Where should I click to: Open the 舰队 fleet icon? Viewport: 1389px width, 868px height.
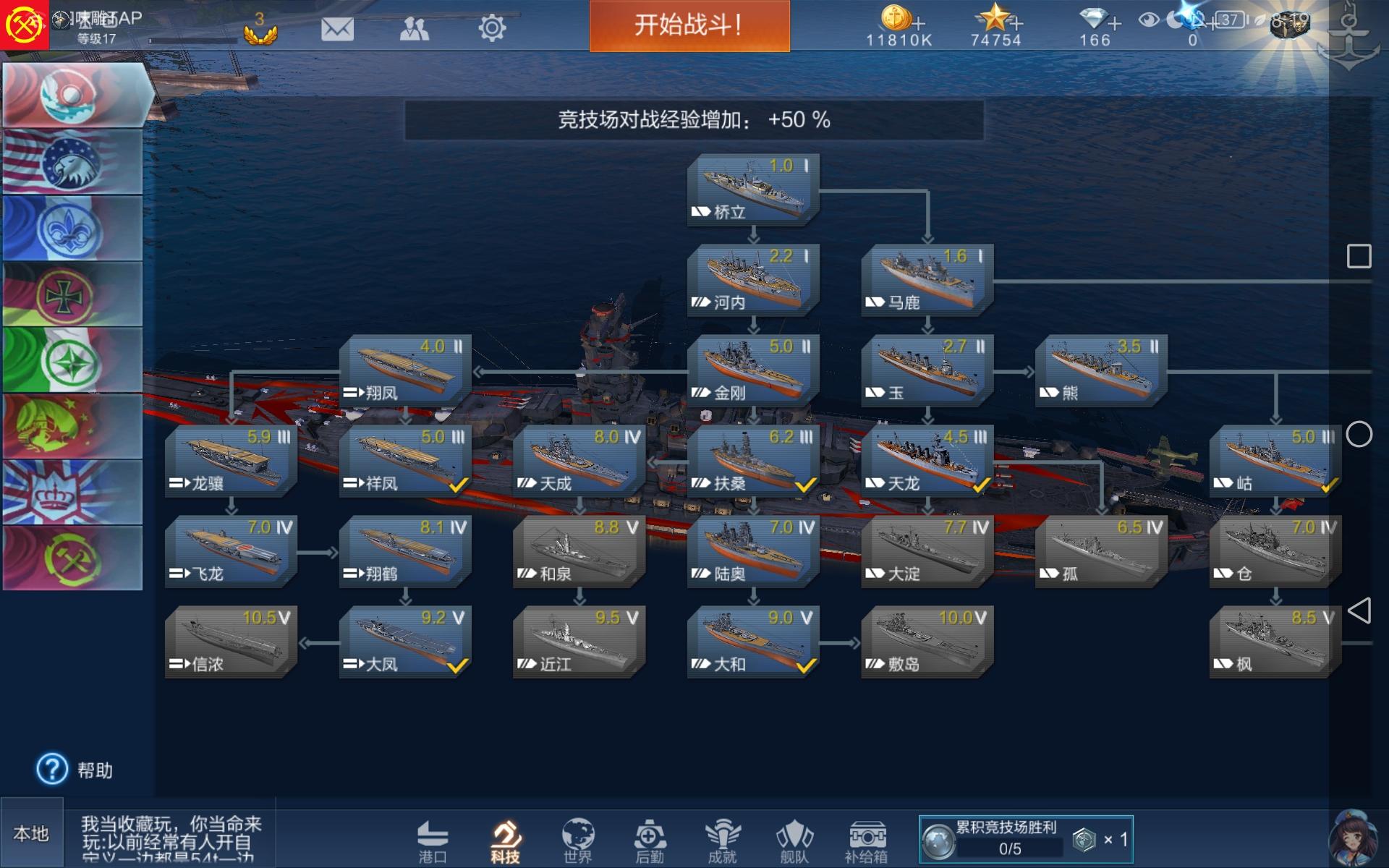click(x=792, y=839)
